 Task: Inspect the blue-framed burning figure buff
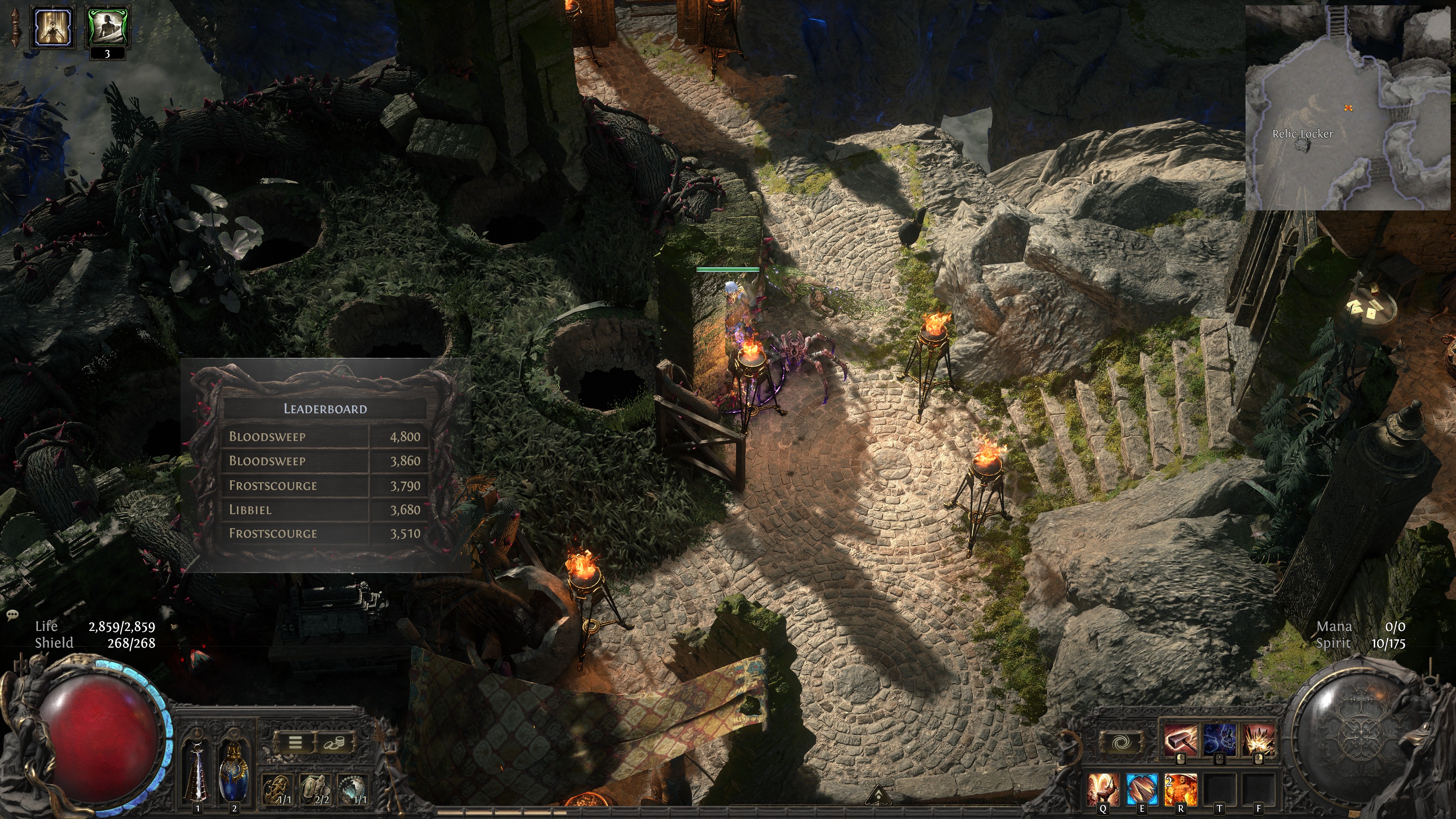click(53, 27)
